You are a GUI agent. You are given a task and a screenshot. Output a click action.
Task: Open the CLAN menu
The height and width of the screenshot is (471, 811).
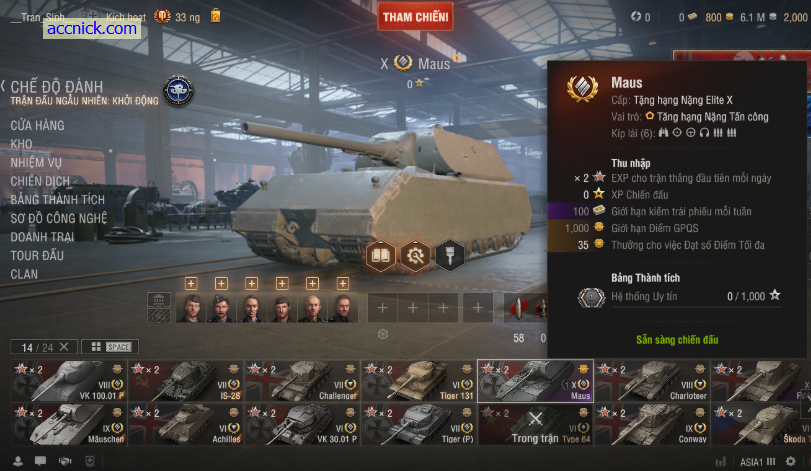click(24, 274)
